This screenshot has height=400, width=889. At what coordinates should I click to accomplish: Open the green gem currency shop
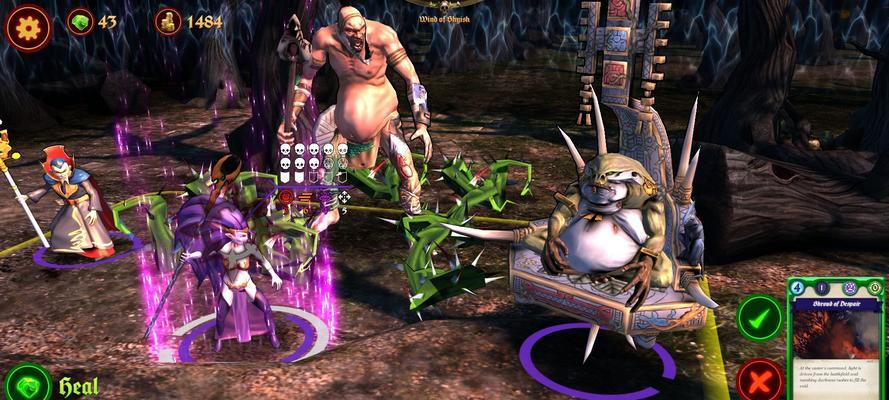pyautogui.click(x=80, y=21)
